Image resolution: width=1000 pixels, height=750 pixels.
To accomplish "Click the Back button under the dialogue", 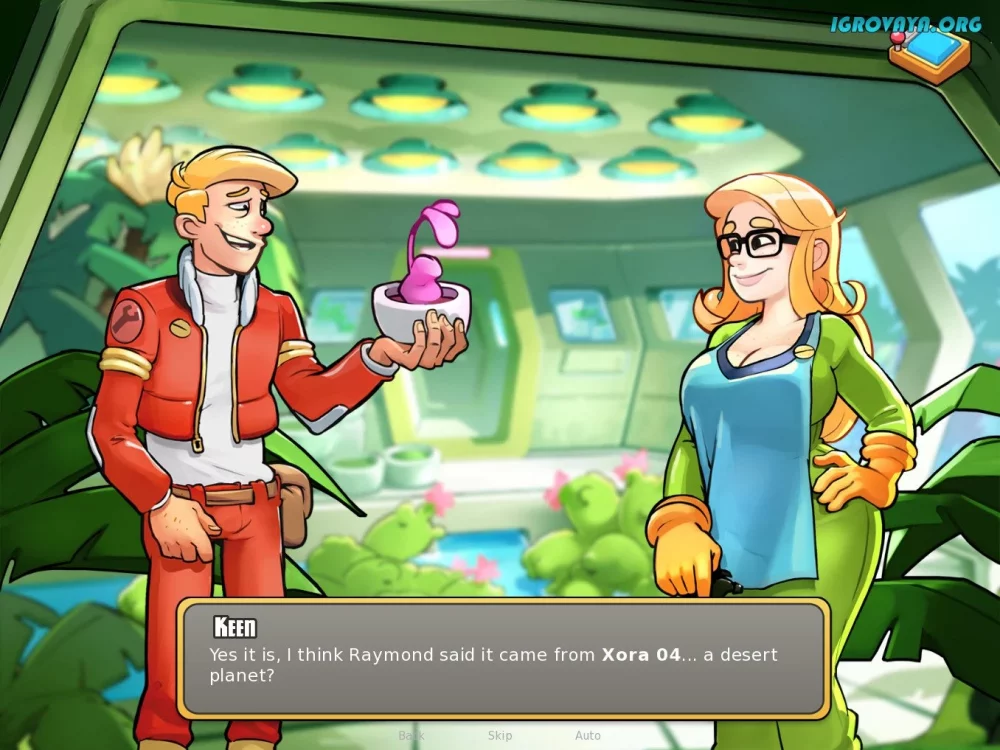I will coord(411,736).
